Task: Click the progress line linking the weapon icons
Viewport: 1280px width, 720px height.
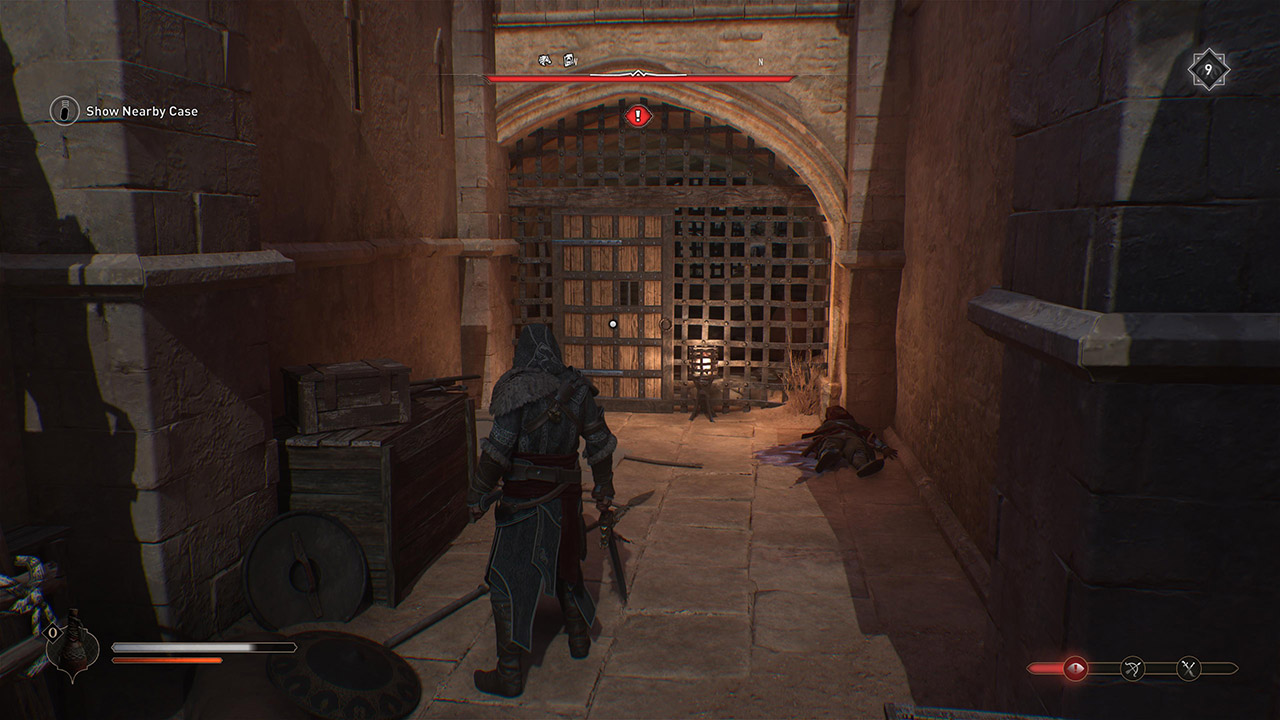Action: (1160, 667)
